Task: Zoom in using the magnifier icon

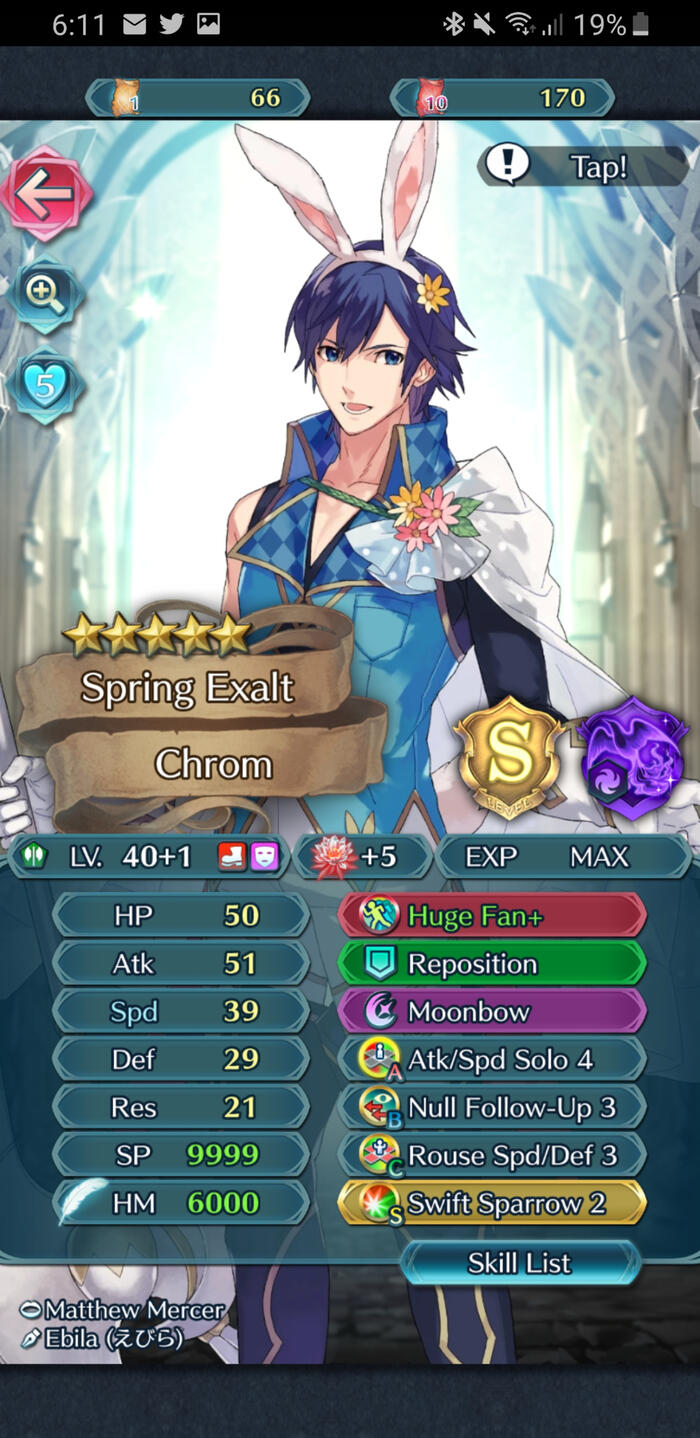Action: click(46, 294)
